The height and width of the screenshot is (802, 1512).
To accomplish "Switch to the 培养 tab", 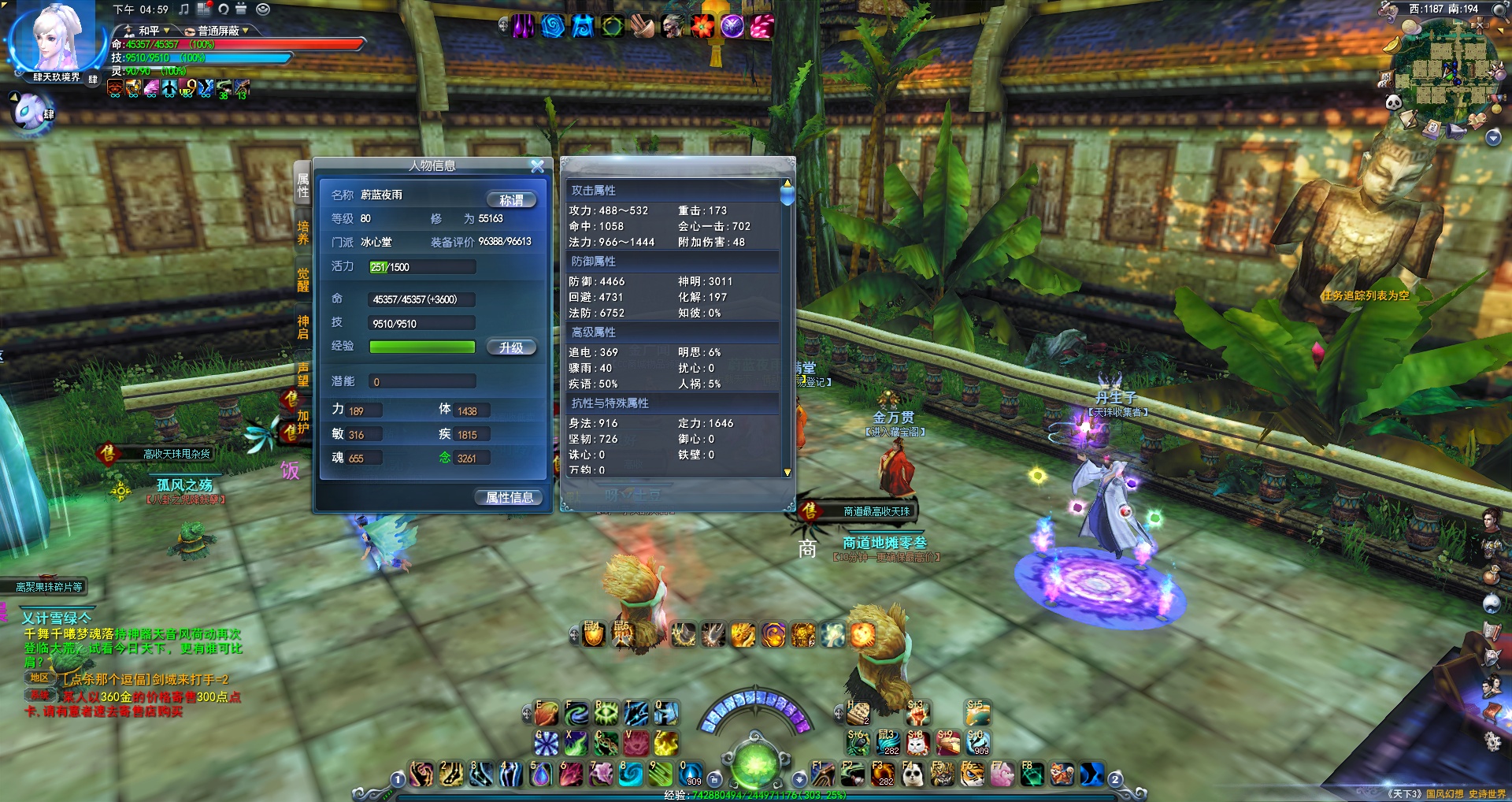I will click(303, 232).
